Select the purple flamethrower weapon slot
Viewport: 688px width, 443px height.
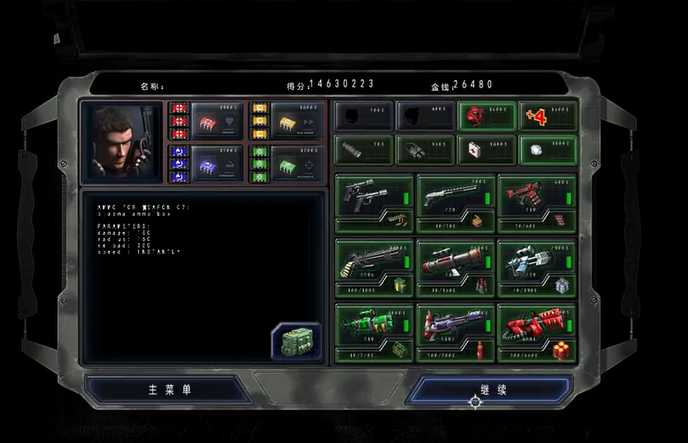coord(456,332)
